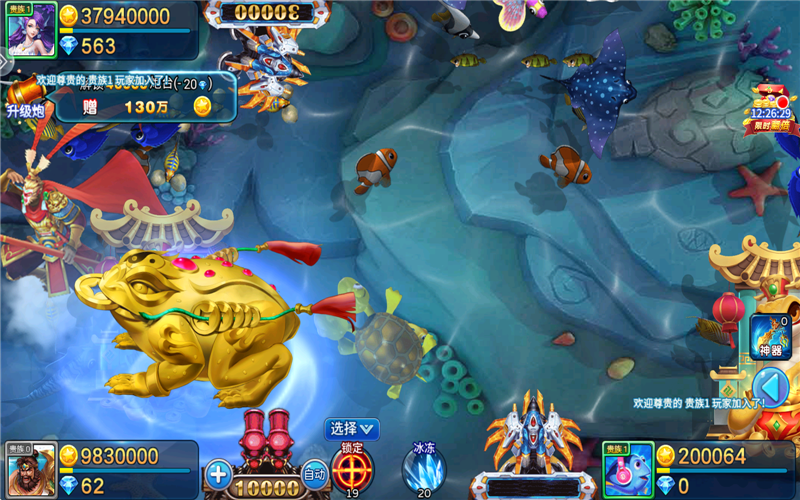The image size is (800, 500).
Task: Open the timed treasure chest event icon
Action: 770,108
